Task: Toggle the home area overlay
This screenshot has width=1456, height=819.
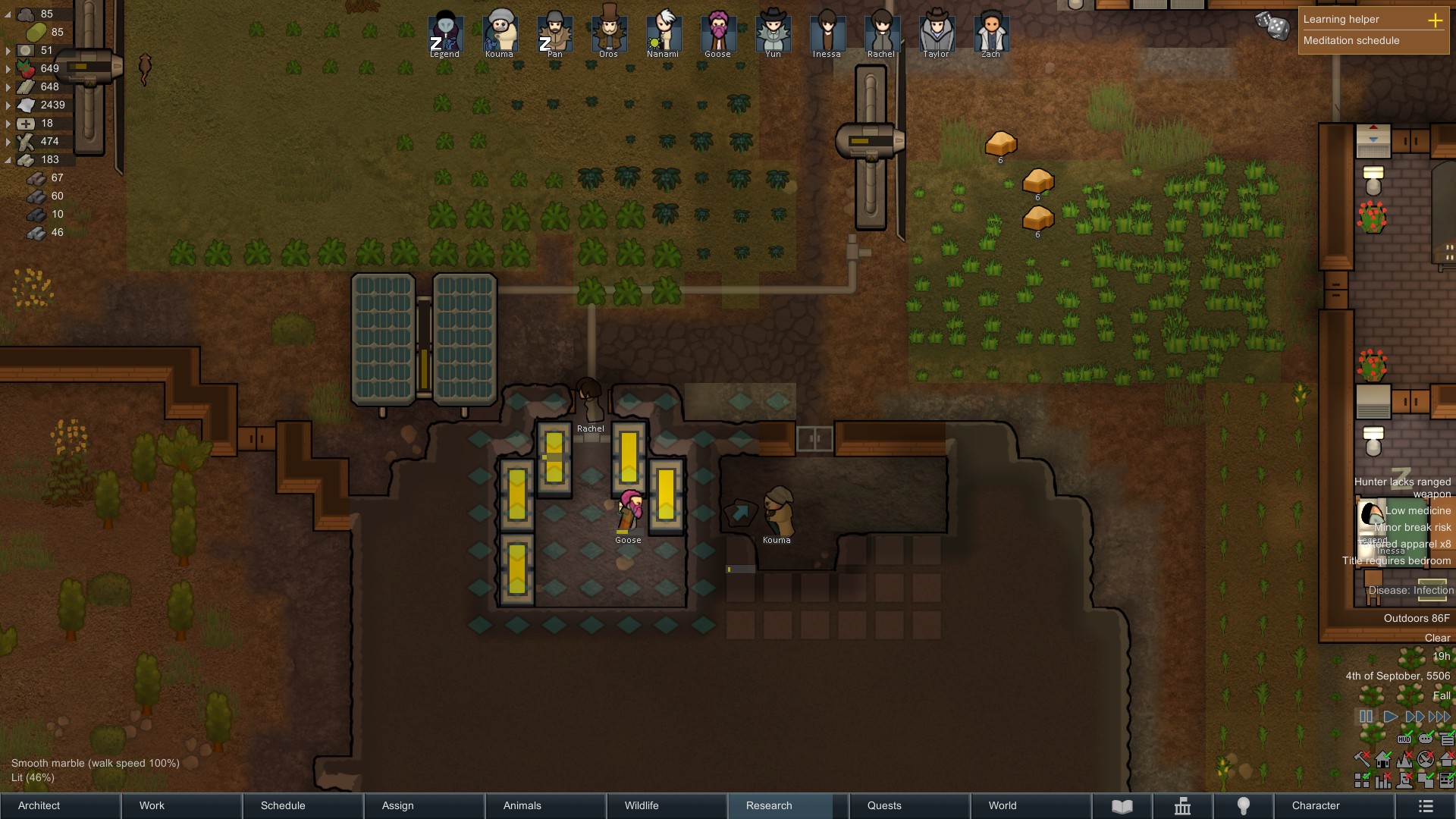Action: pyautogui.click(x=1382, y=758)
